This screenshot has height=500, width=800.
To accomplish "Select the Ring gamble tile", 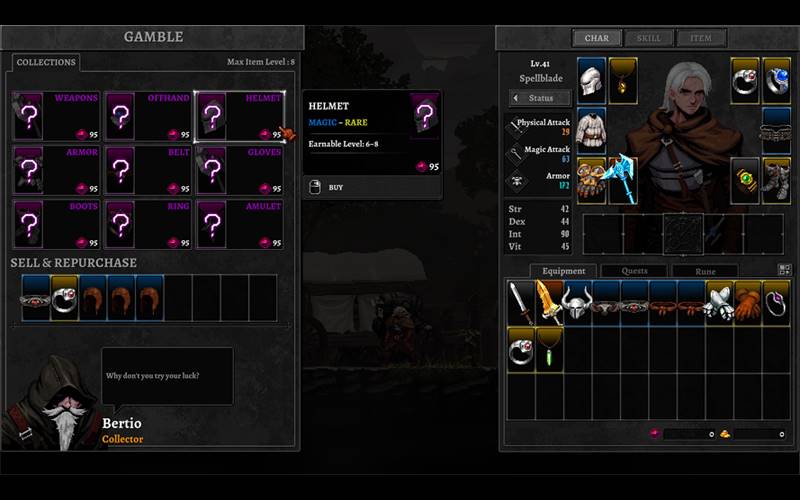I will (148, 224).
